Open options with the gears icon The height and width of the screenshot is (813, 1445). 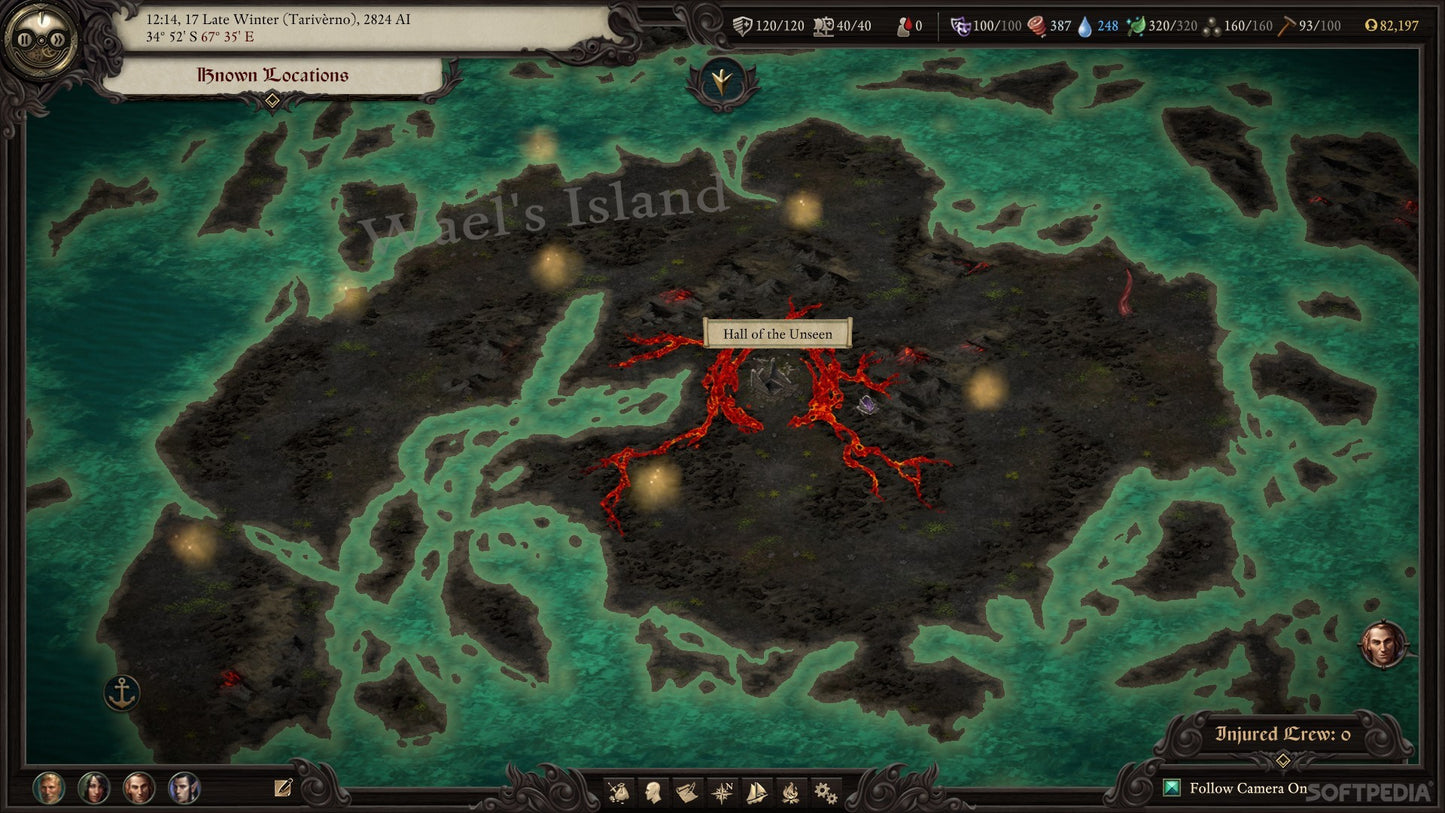825,793
